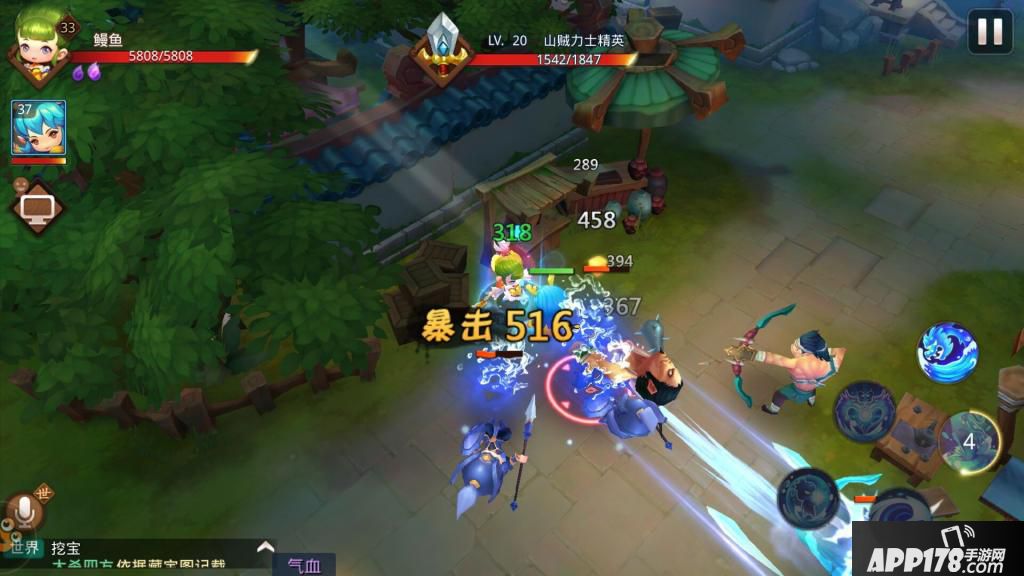This screenshot has height=576, width=1024.
Task: Open the 气血 health tab
Action: 304,565
